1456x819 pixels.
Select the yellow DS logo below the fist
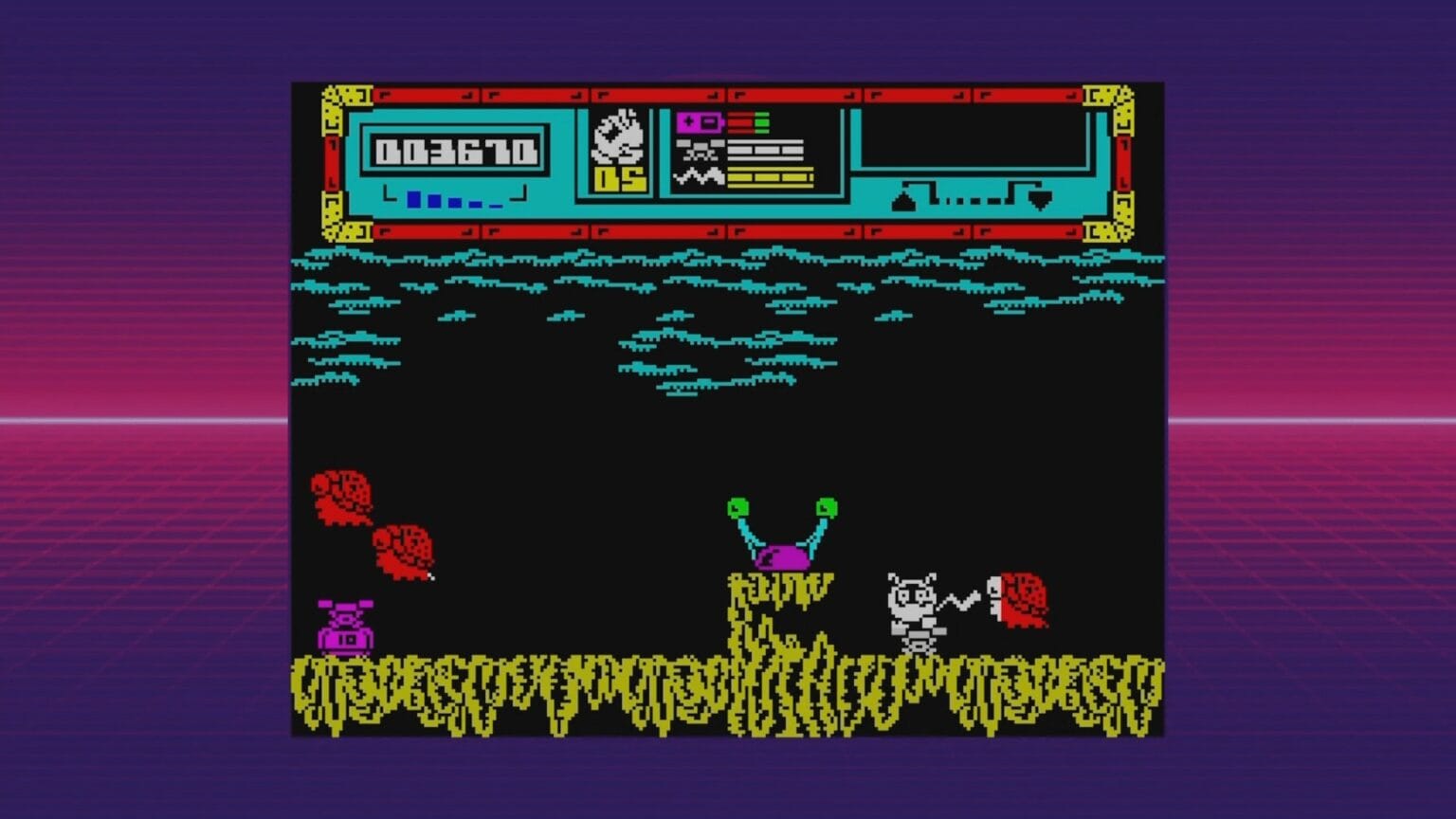[x=621, y=180]
